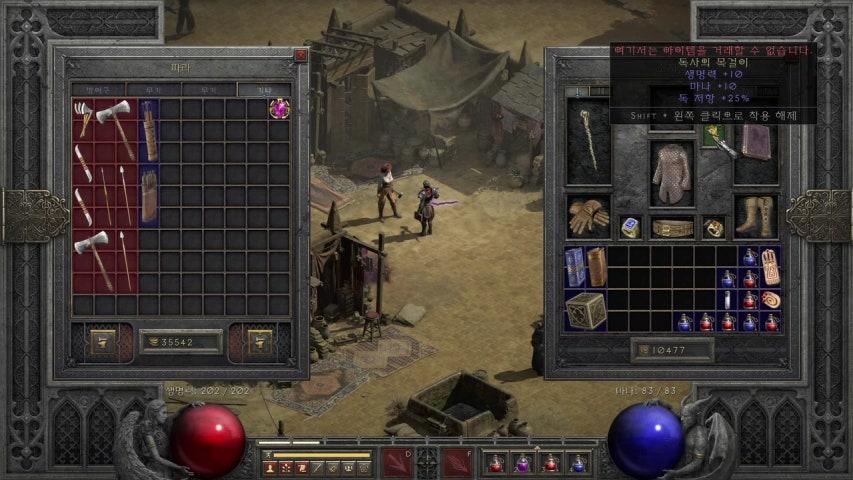Use the purple rejuvenation potion in belt
This screenshot has width=853, height=480.
click(x=522, y=463)
